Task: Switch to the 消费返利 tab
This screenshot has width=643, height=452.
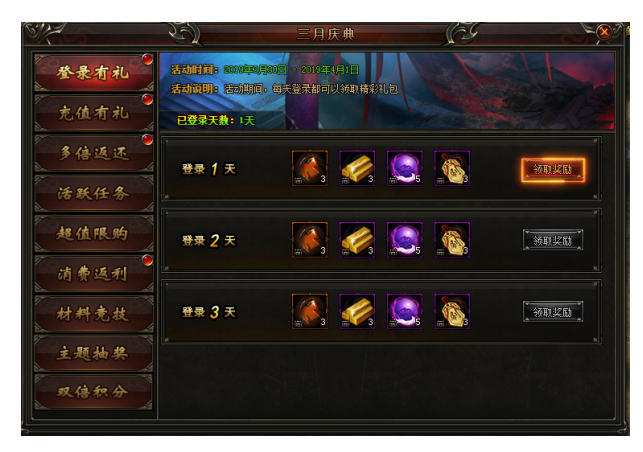Action: (93, 272)
